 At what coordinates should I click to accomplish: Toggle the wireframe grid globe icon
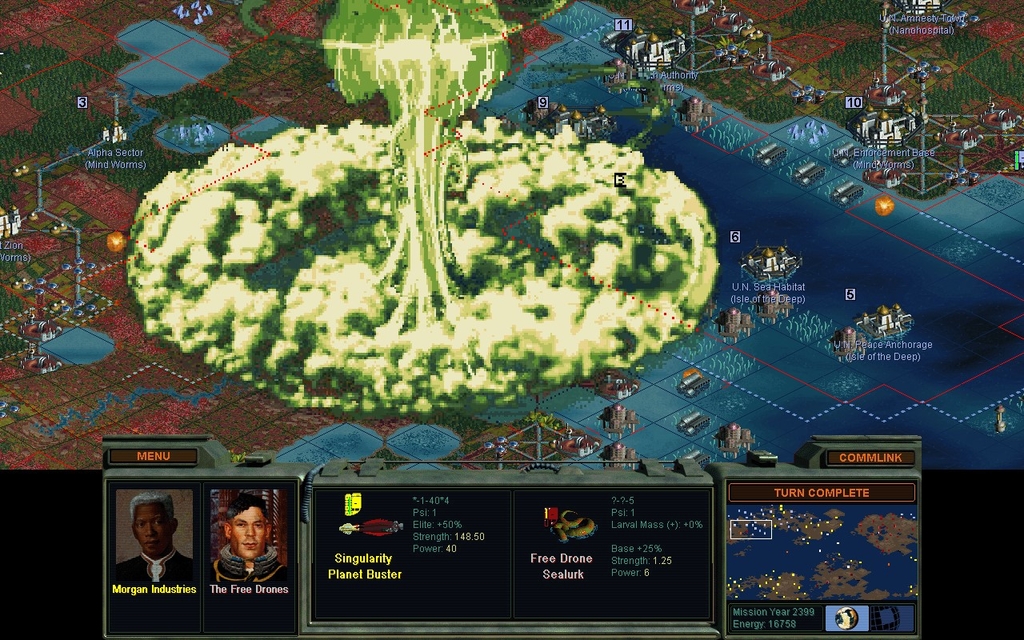pyautogui.click(x=884, y=618)
